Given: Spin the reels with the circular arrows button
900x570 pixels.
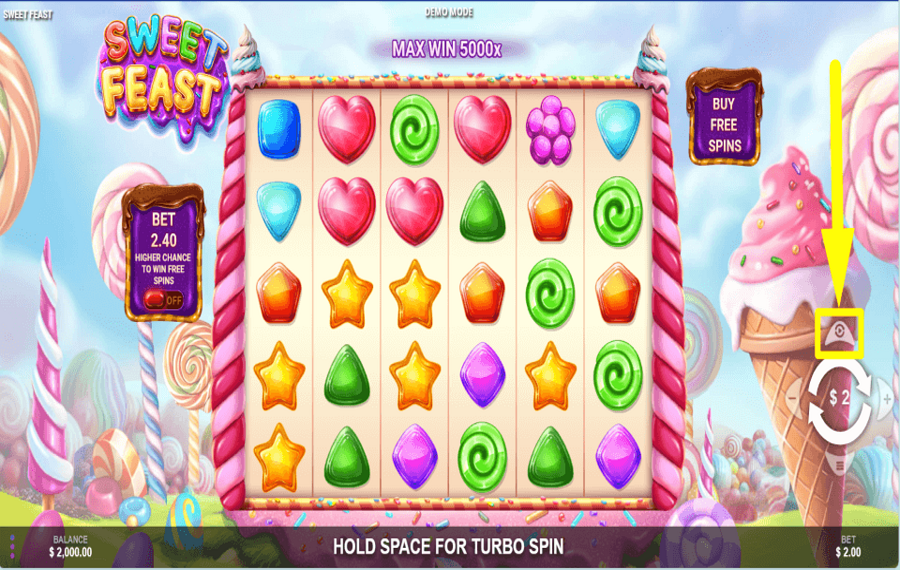Looking at the screenshot, I should click(x=839, y=398).
